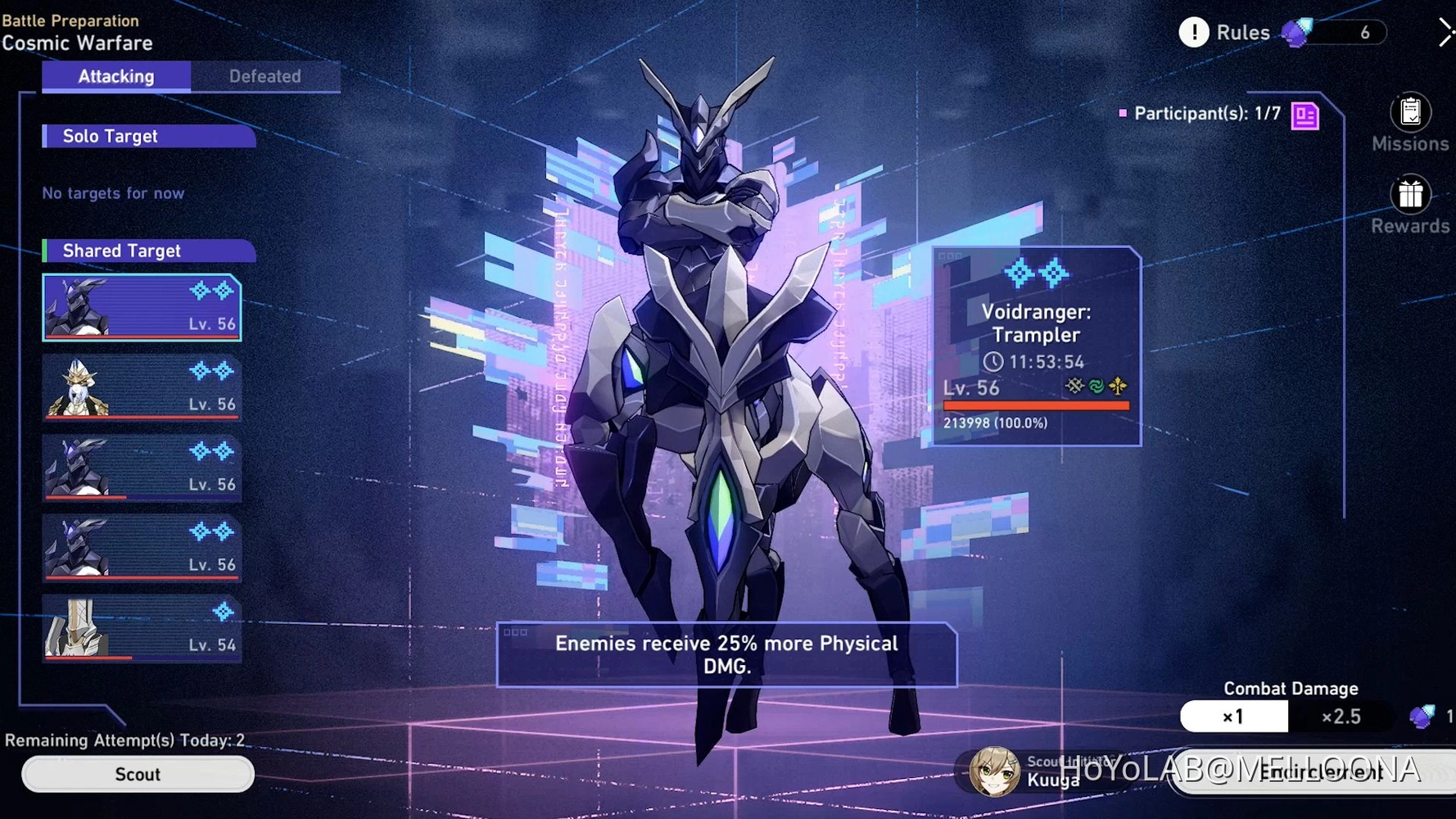Switch to the Defeated tab

pyautogui.click(x=265, y=76)
